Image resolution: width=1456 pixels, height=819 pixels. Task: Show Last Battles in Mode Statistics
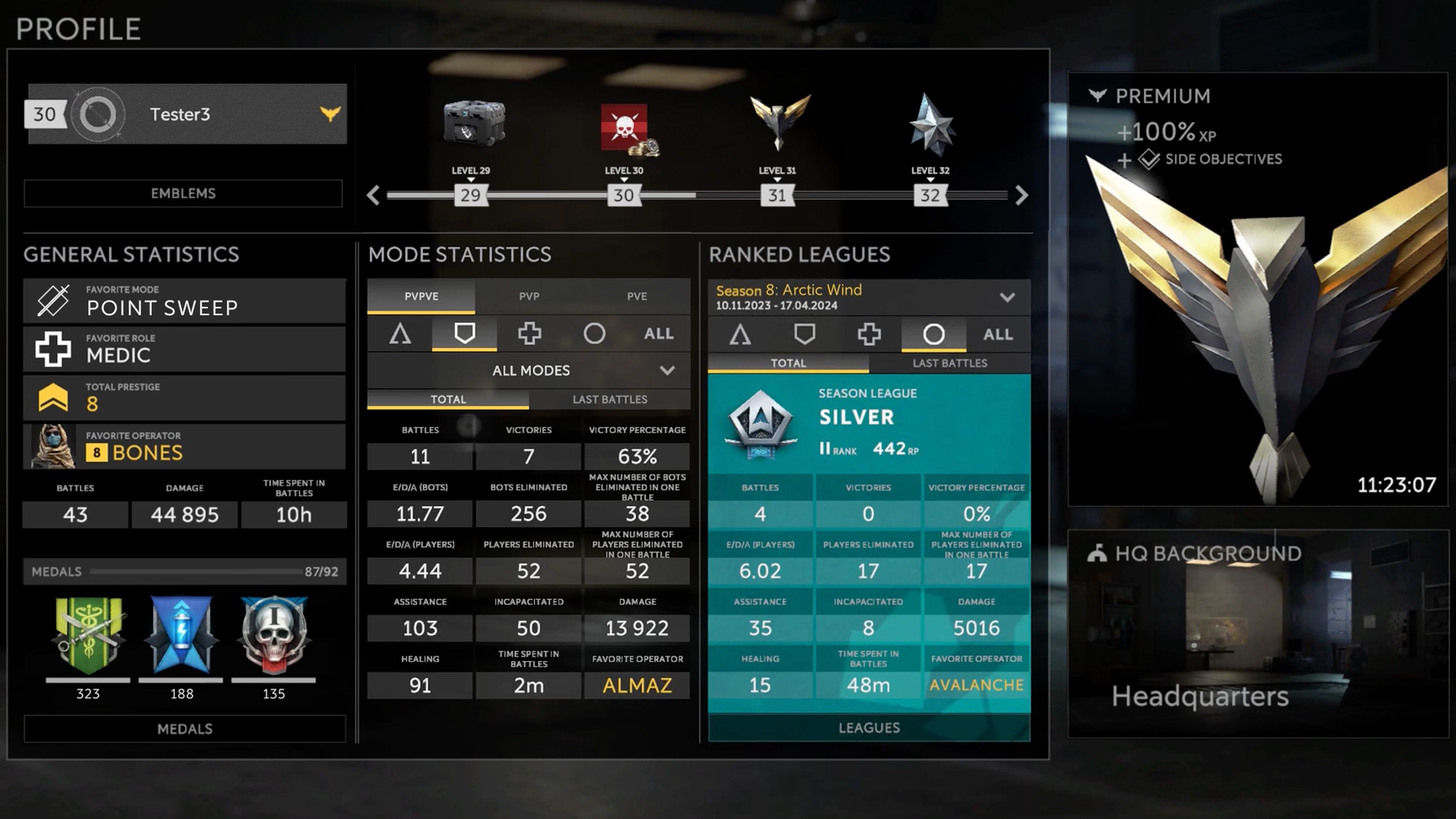coord(610,399)
